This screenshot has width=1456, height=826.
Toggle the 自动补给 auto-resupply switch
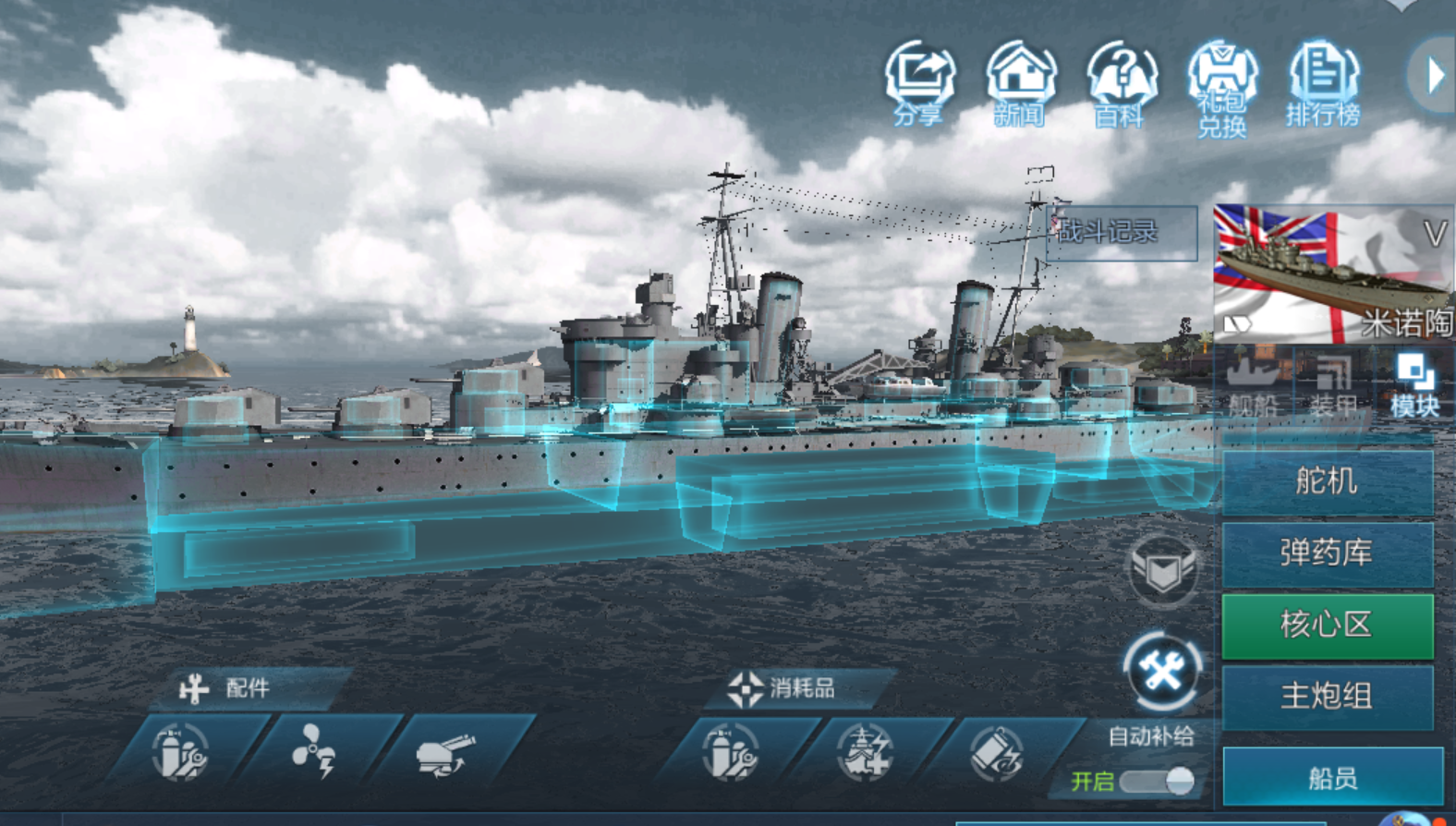tap(1158, 781)
